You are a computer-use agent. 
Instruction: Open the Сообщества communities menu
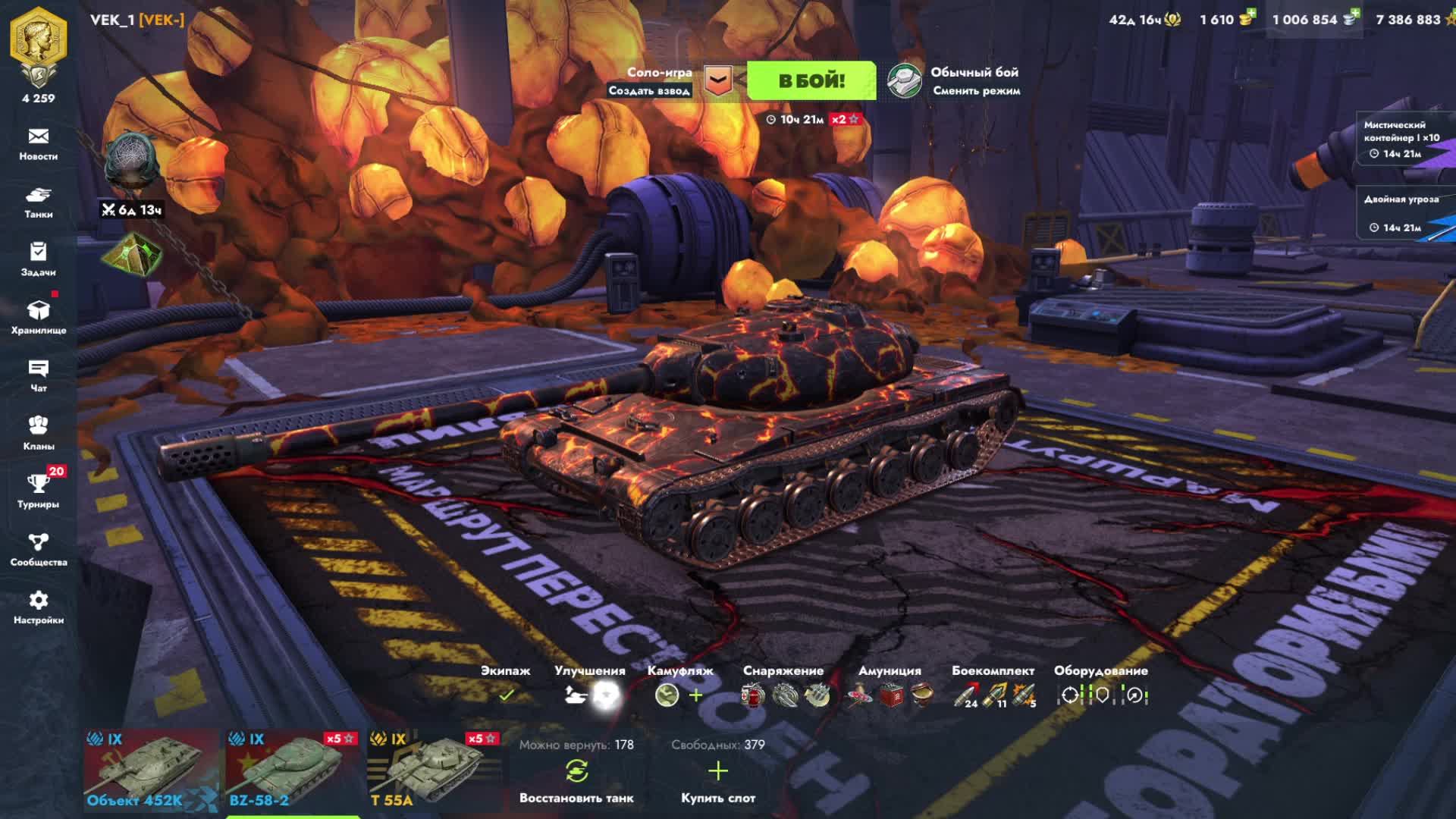39,550
